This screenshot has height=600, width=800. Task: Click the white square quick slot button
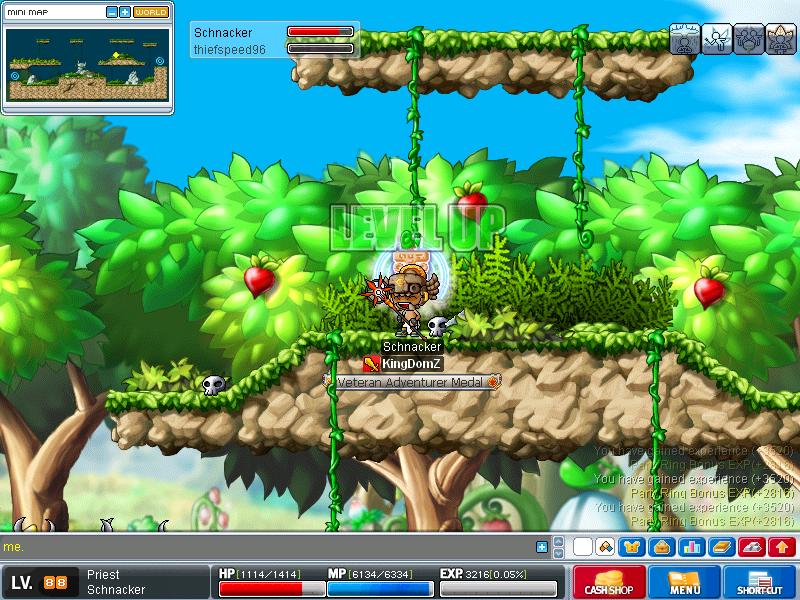[582, 547]
